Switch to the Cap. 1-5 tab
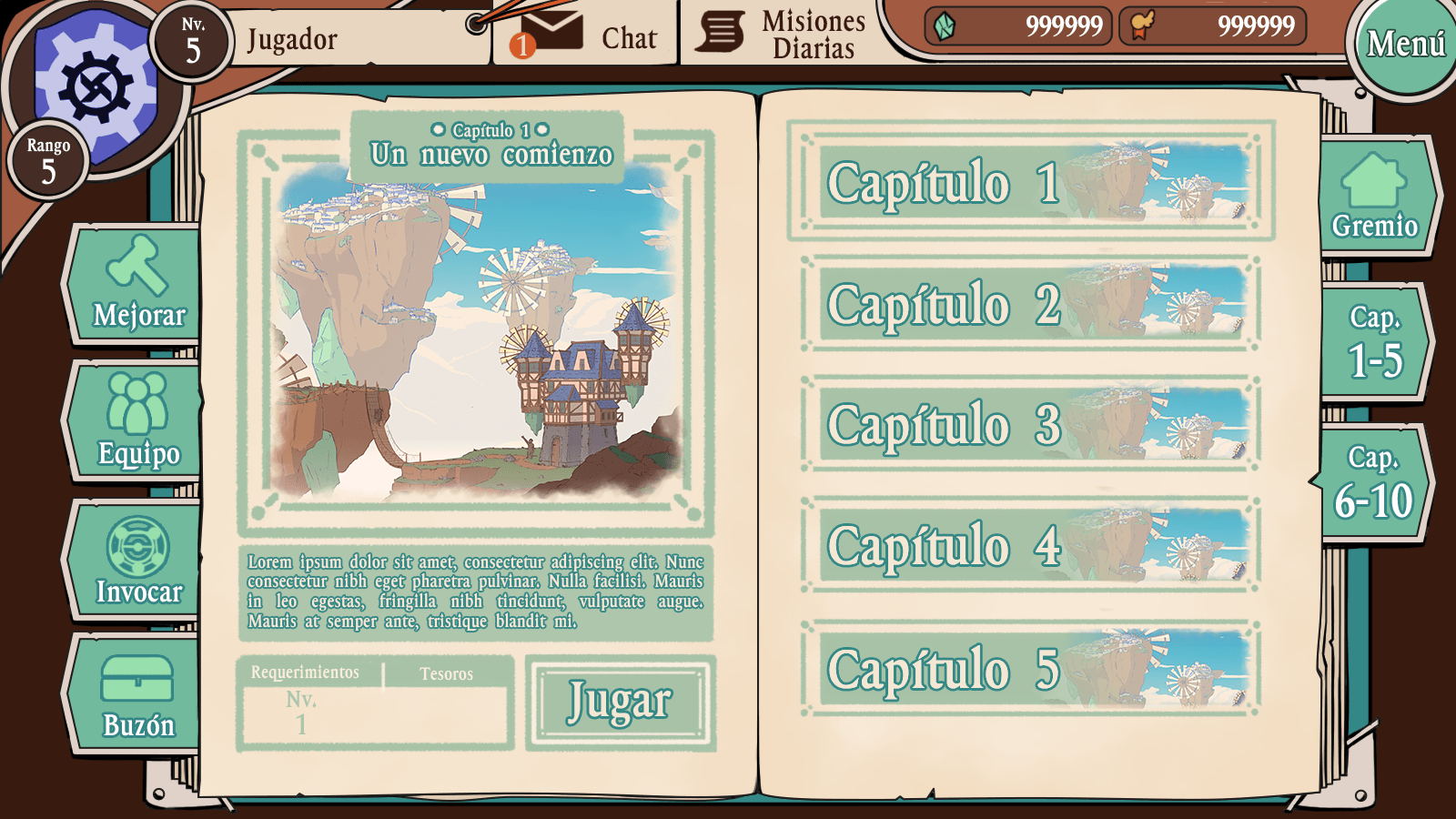This screenshot has width=1456, height=819. [1379, 341]
